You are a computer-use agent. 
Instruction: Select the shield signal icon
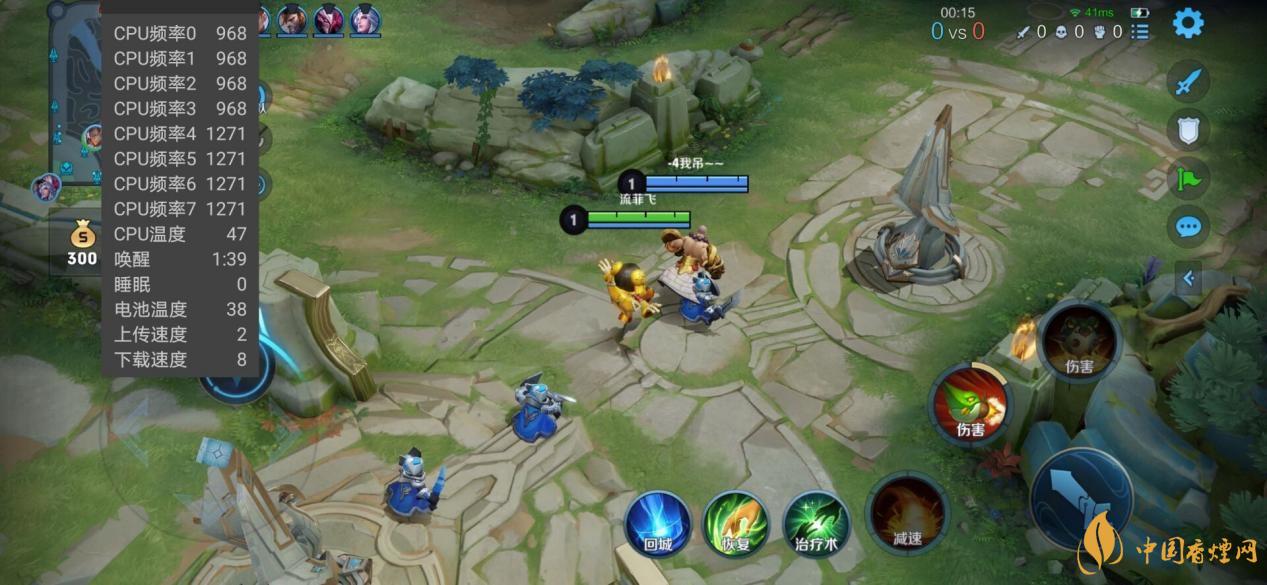[x=1188, y=129]
